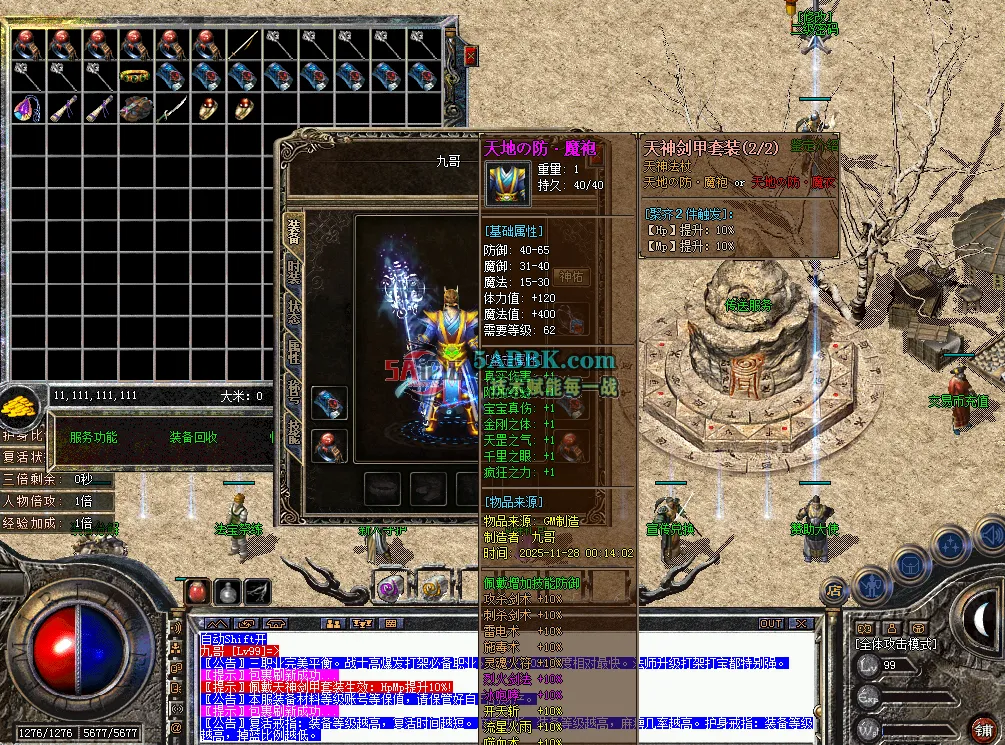1005x745 pixels.
Task: Open the character warrior round button
Action: pyautogui.click(x=872, y=582)
